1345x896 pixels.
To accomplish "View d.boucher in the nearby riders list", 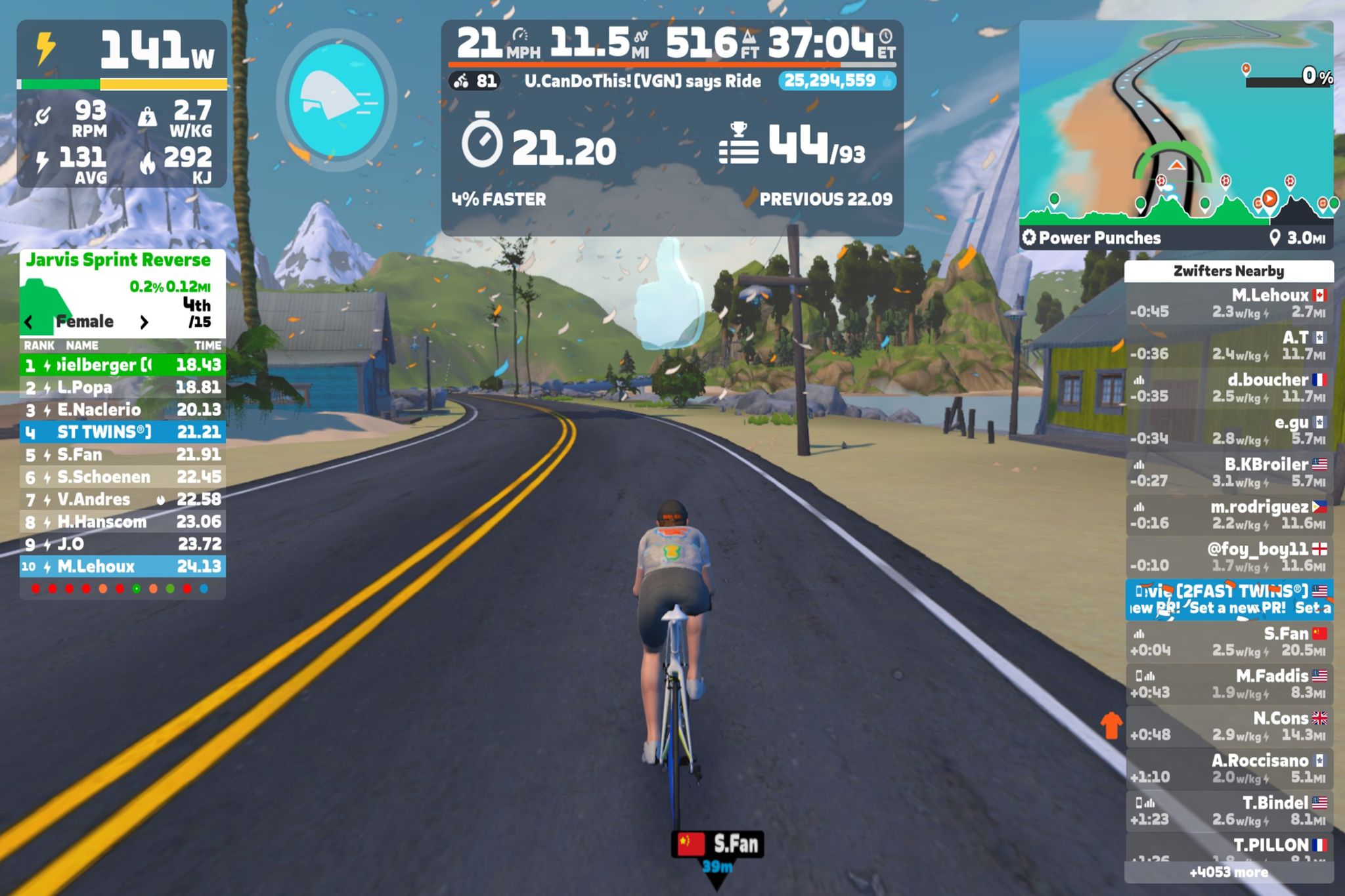I will [1228, 388].
